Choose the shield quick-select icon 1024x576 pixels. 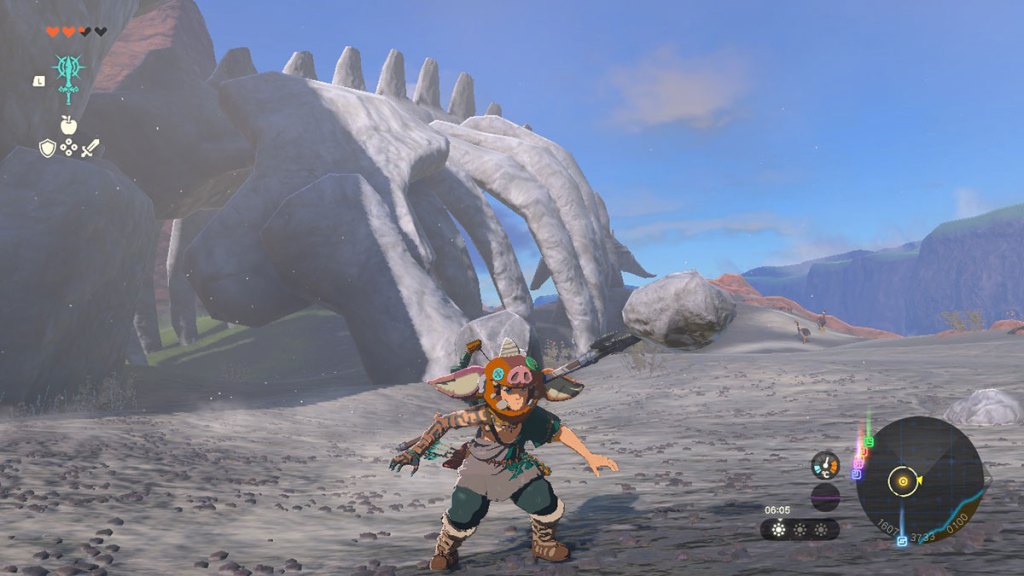(x=47, y=148)
